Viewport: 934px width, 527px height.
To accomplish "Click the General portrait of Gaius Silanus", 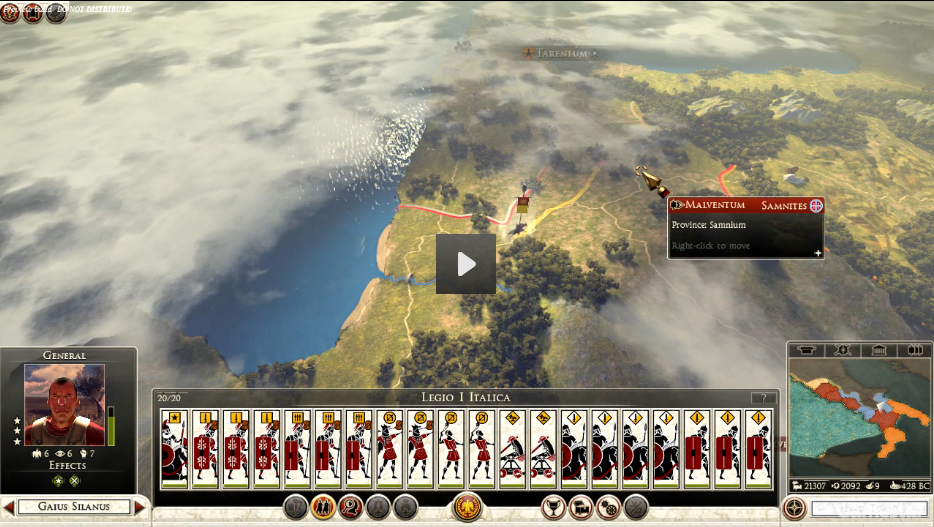I will [x=64, y=405].
